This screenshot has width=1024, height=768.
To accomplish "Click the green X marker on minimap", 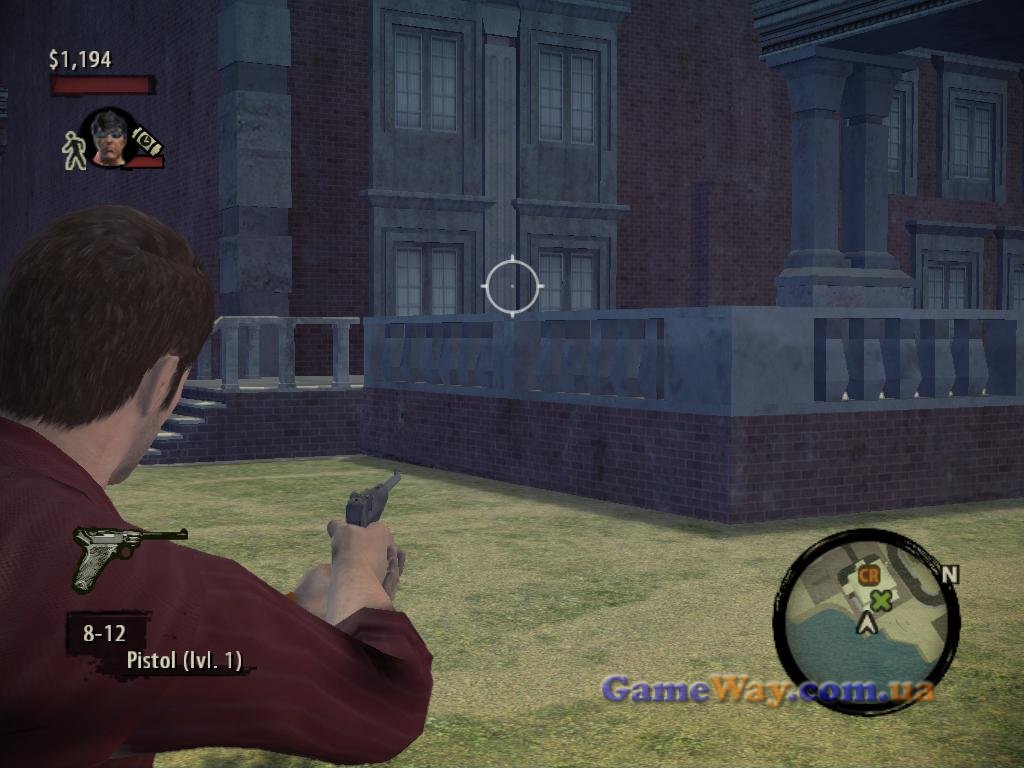I will 881,600.
